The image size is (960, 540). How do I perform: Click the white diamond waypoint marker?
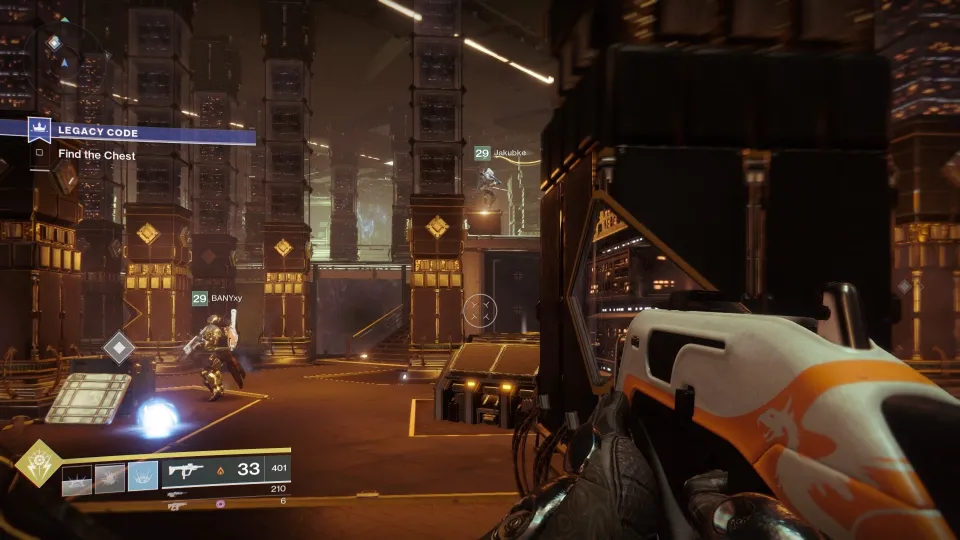click(119, 348)
